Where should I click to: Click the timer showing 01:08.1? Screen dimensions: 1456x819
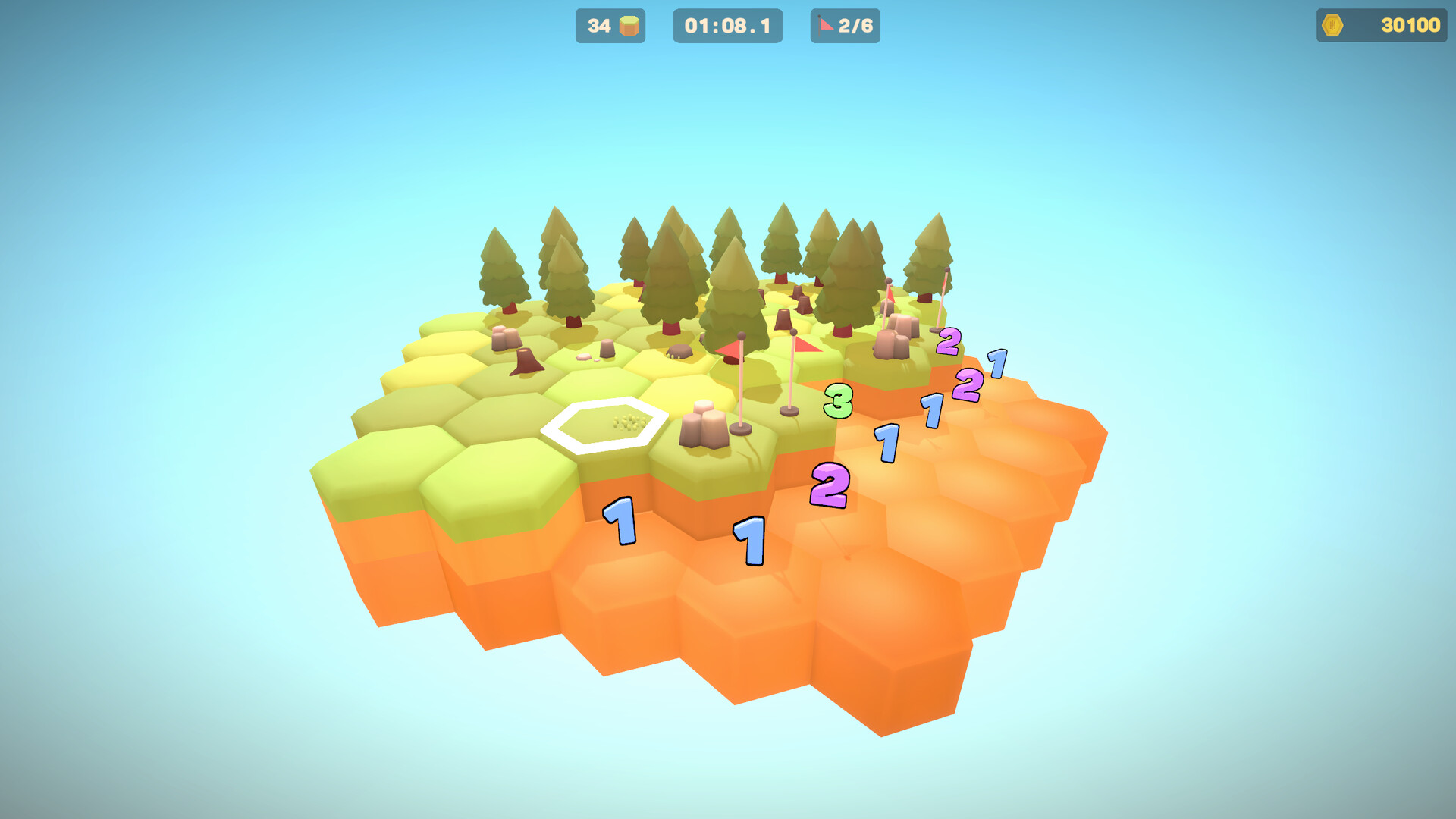[726, 25]
